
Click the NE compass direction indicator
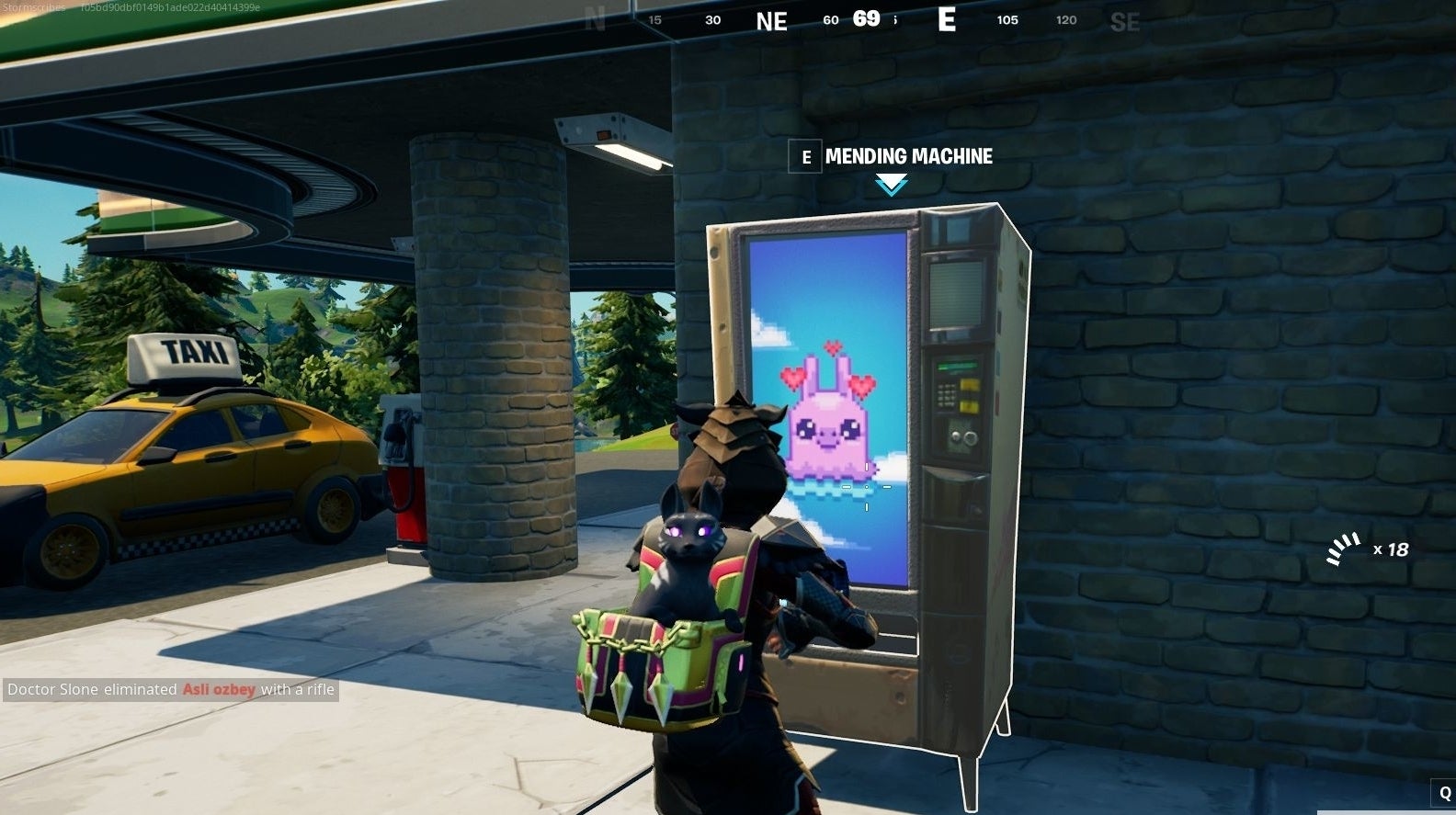(x=771, y=20)
